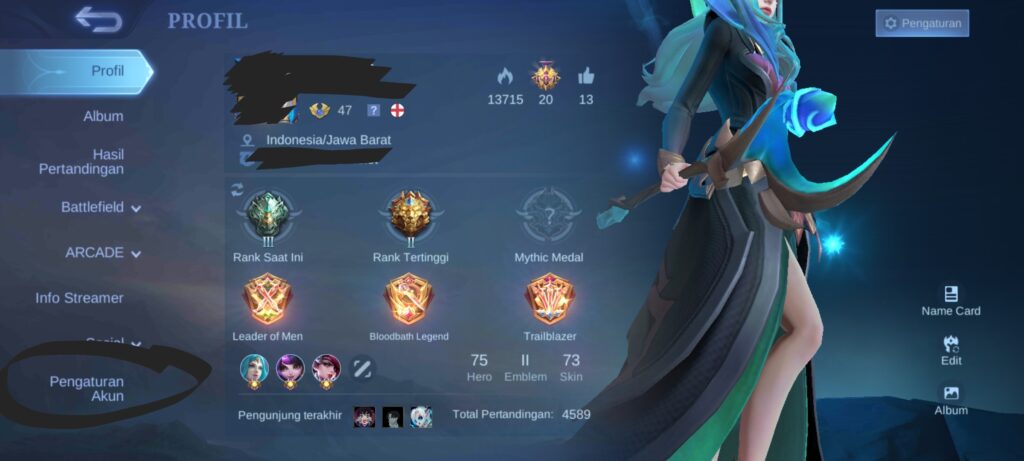Open the Album icon beside the hero
1024x461 pixels.
(x=951, y=401)
